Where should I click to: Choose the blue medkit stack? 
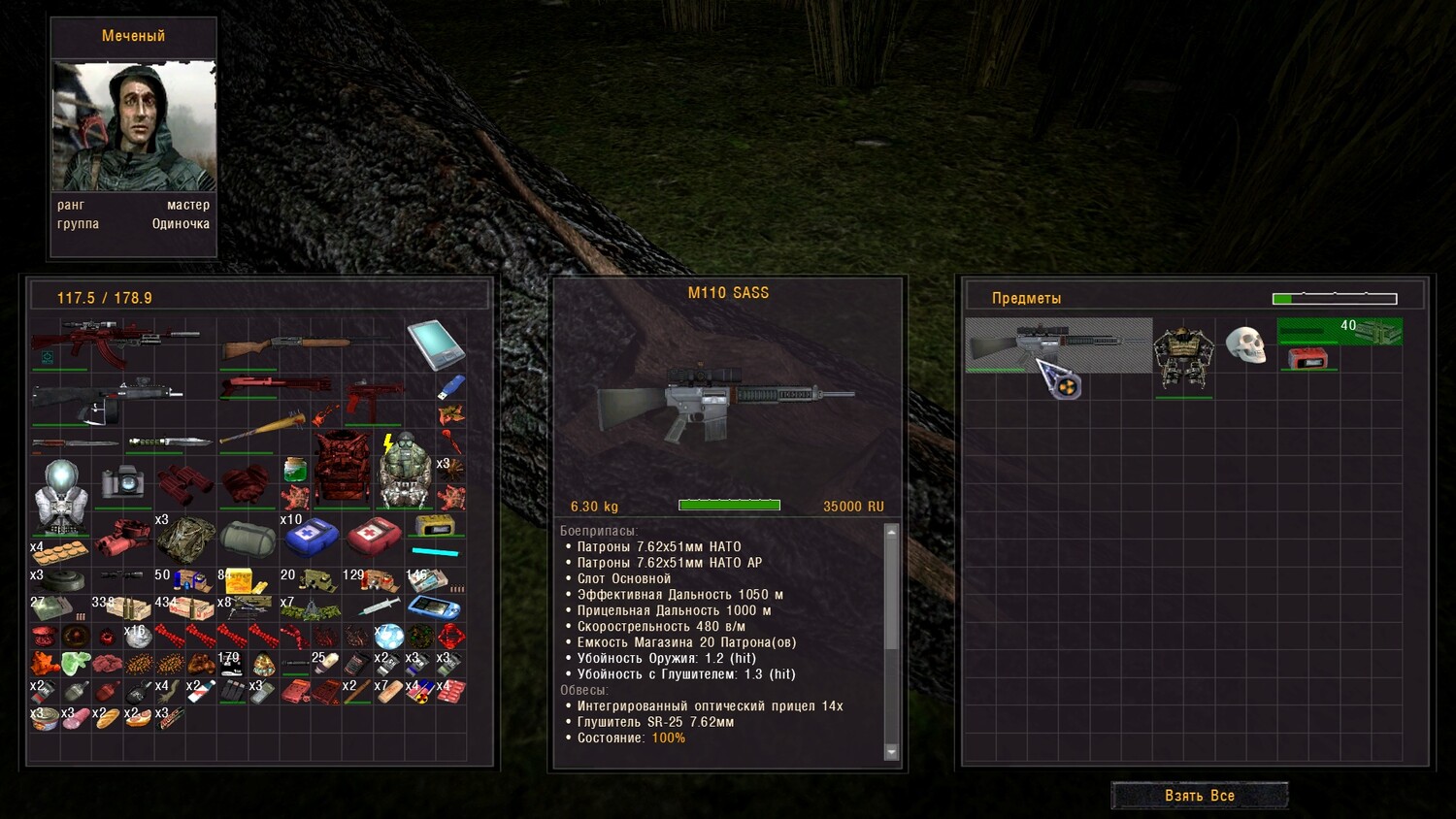311,536
